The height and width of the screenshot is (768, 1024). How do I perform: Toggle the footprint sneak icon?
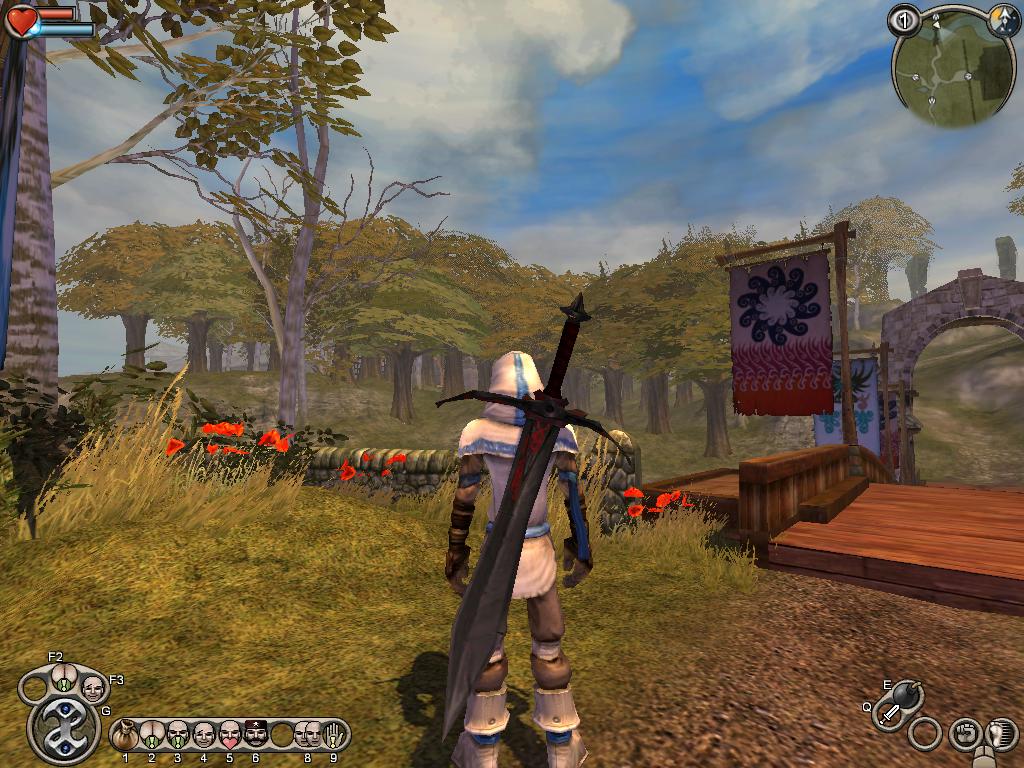pos(1000,735)
